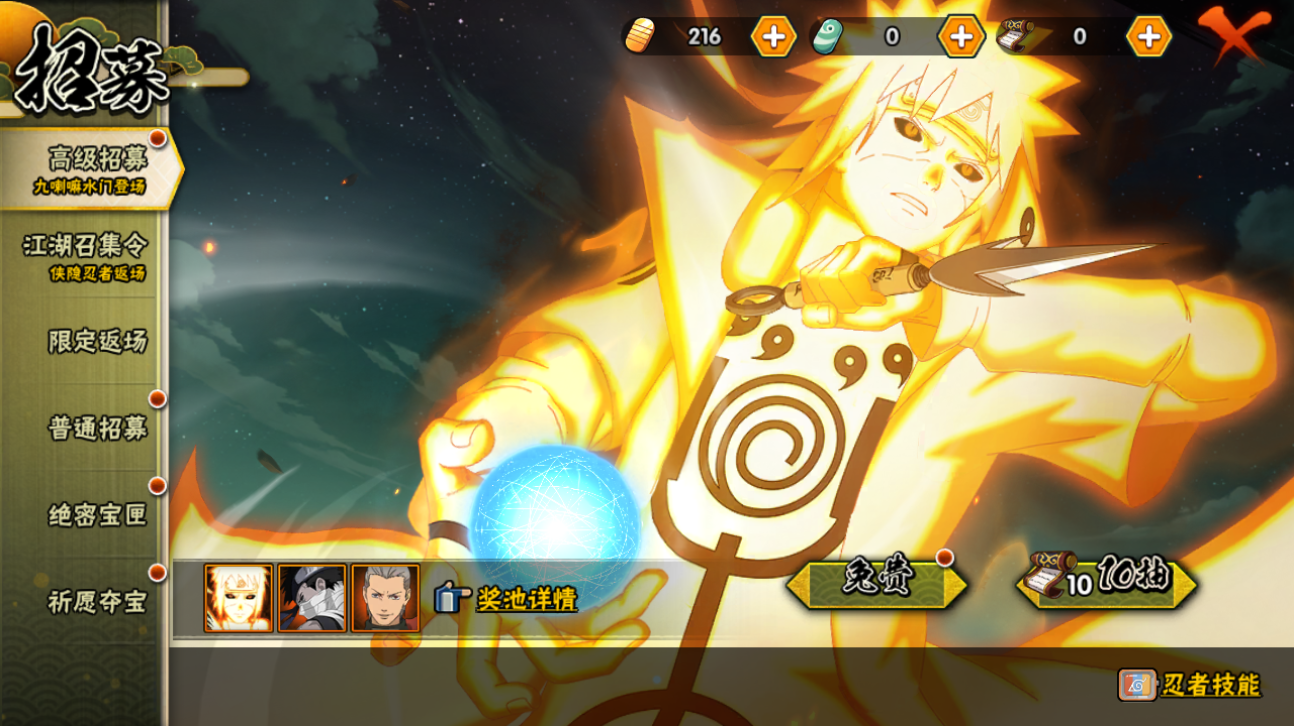Viewport: 1294px width, 726px height.
Task: Claim the 免费 free recruit
Action: [x=876, y=583]
